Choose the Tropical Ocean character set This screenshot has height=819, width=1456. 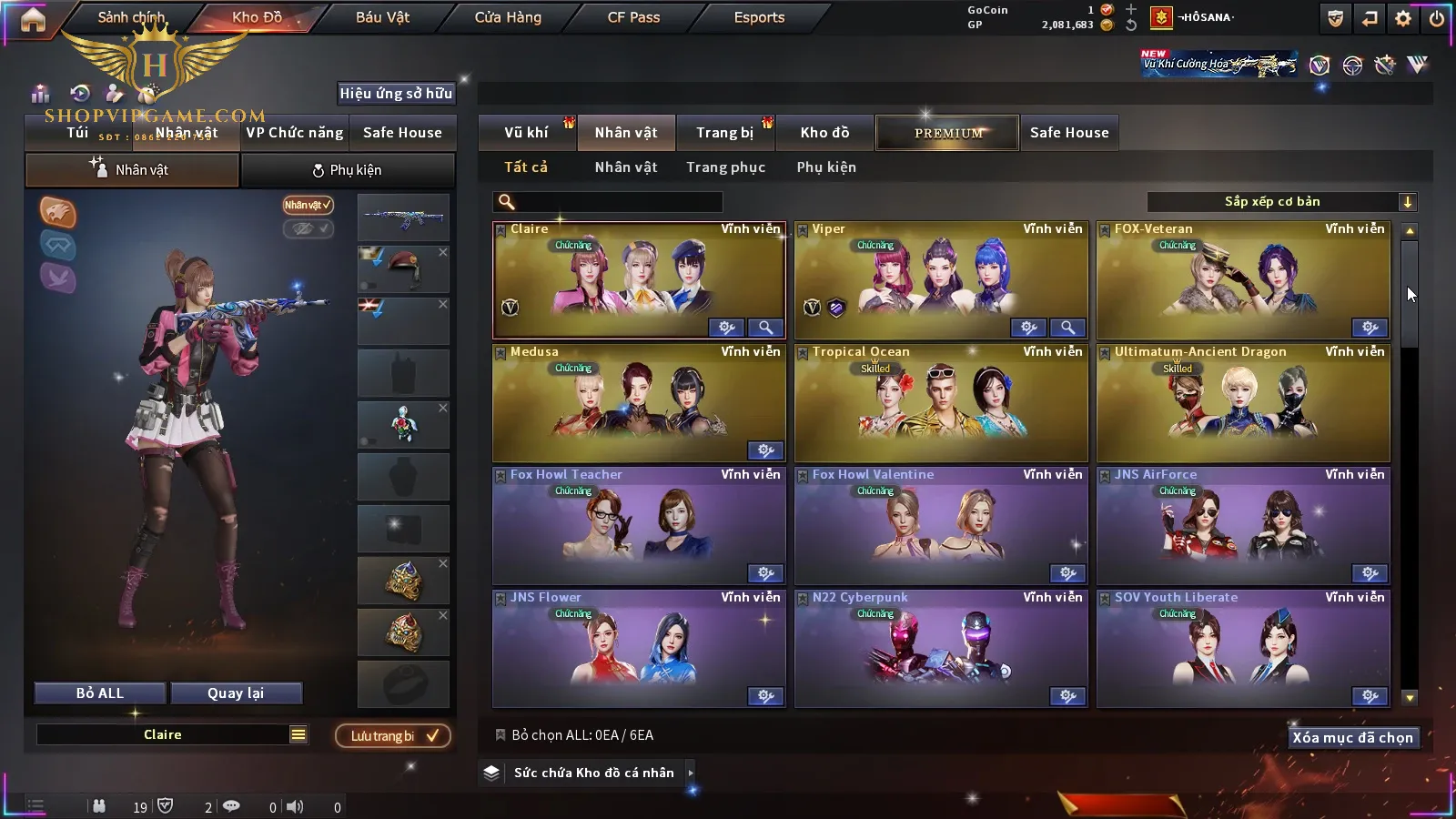tap(940, 402)
